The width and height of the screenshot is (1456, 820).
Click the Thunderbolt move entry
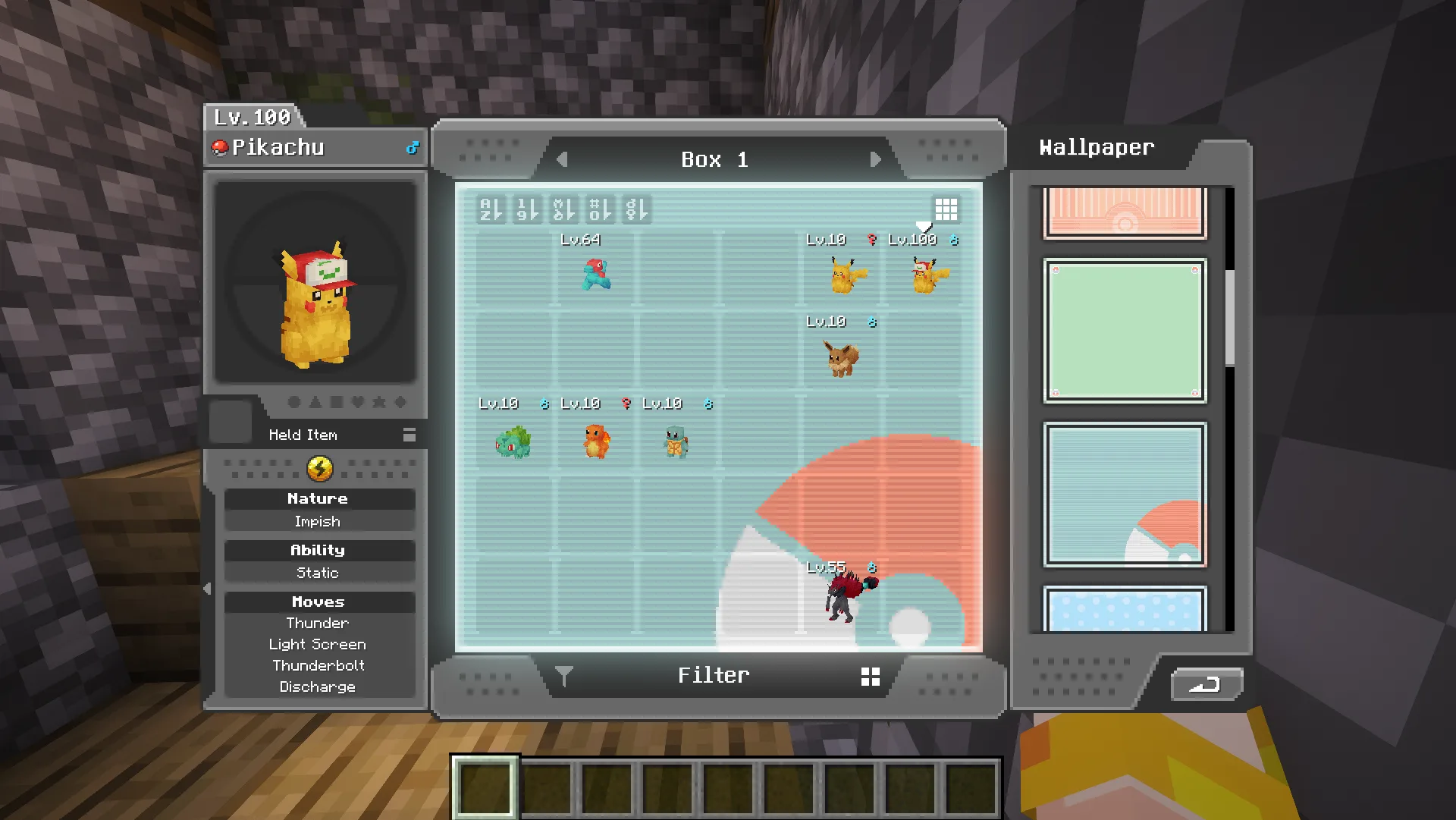click(318, 665)
